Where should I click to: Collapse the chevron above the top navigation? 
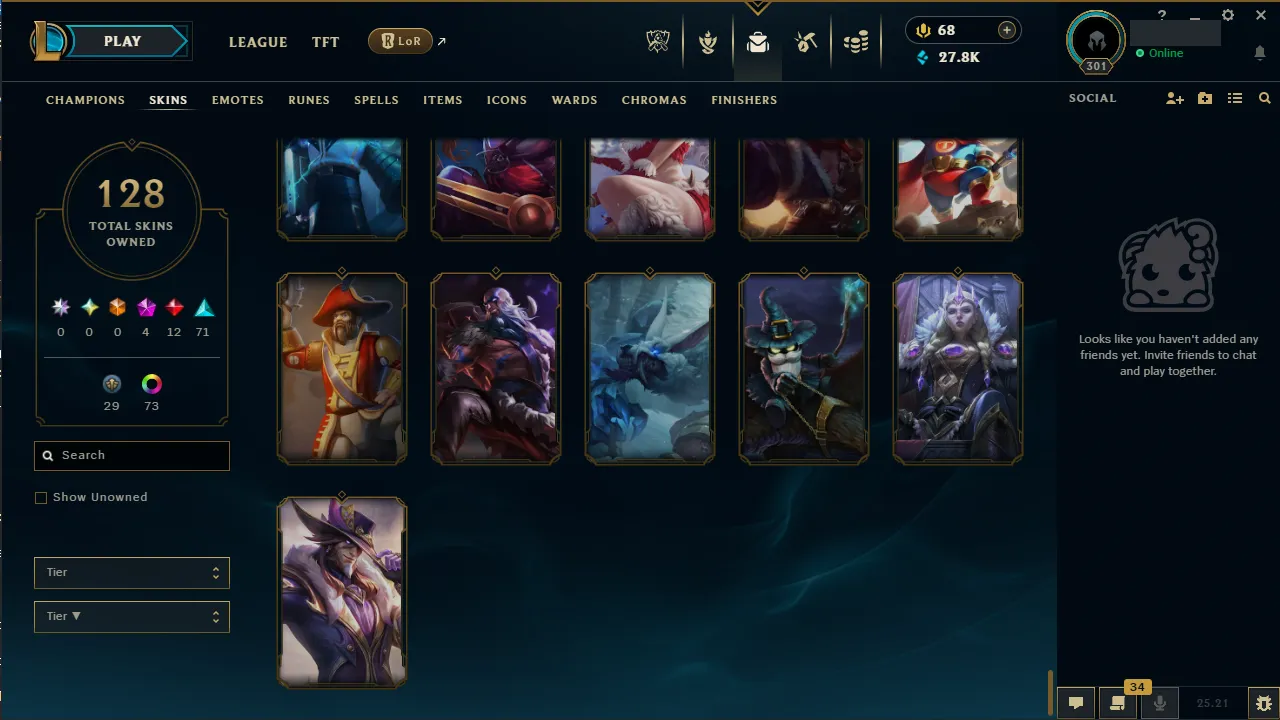pyautogui.click(x=757, y=8)
